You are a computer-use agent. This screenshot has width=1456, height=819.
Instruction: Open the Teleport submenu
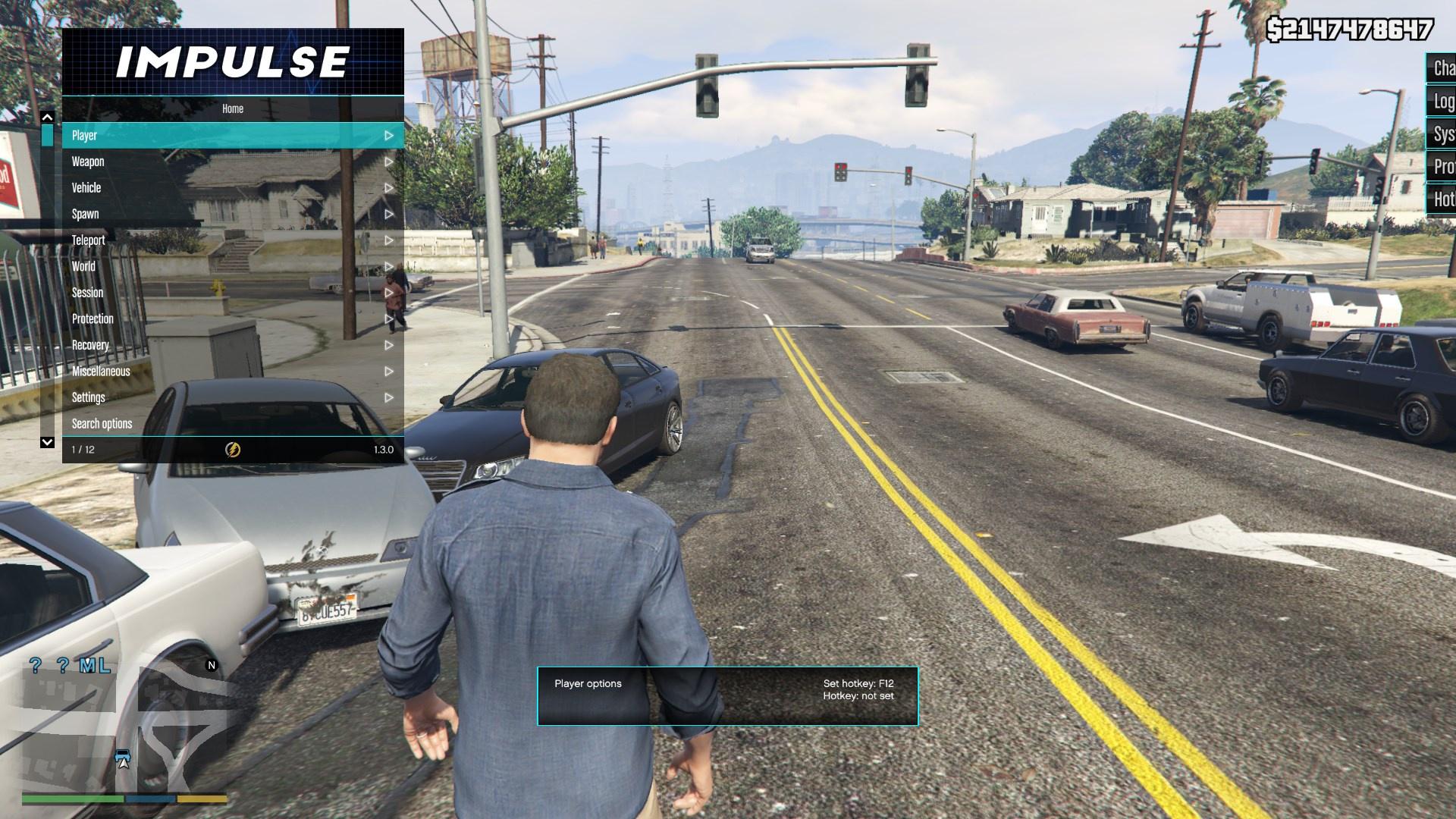point(232,240)
